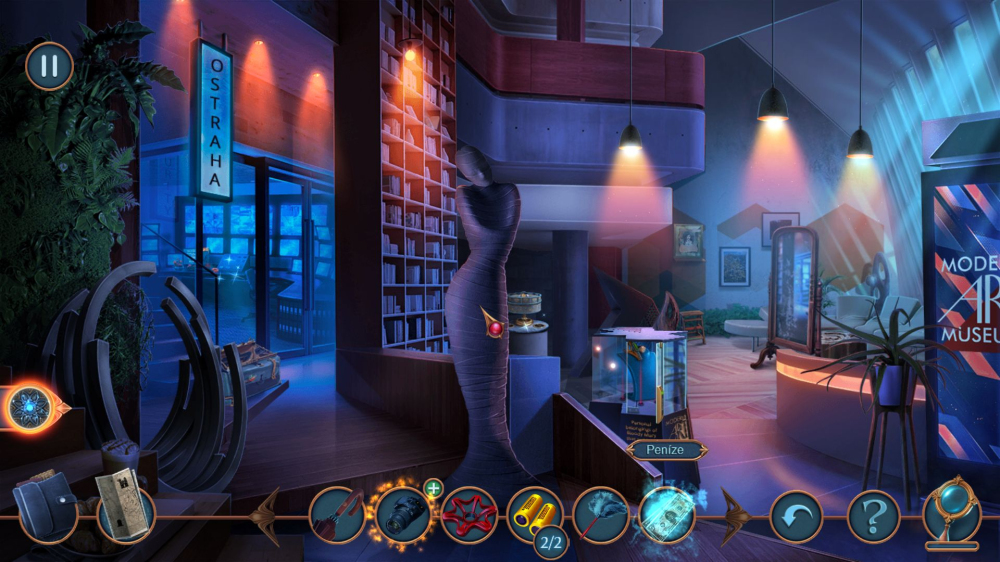Click the green plus on the camera

(x=433, y=489)
